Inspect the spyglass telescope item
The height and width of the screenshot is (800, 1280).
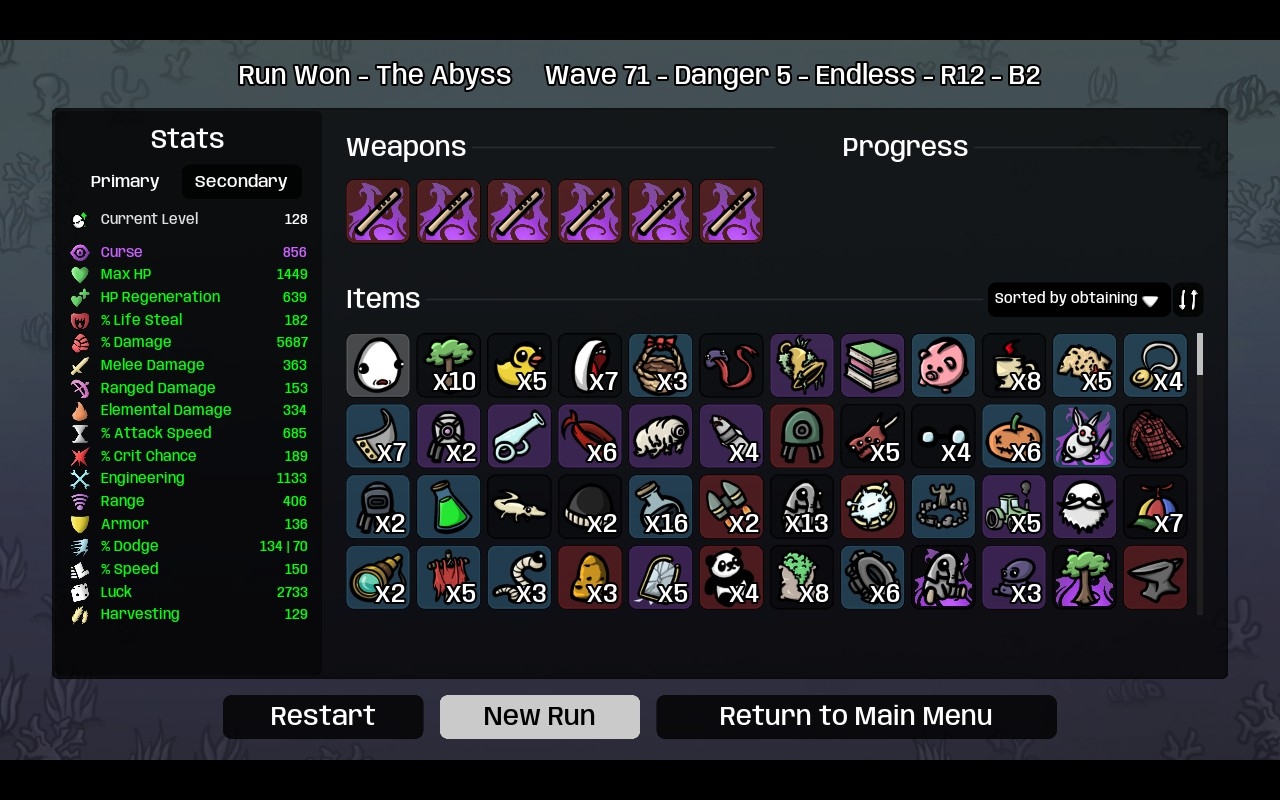coord(378,578)
